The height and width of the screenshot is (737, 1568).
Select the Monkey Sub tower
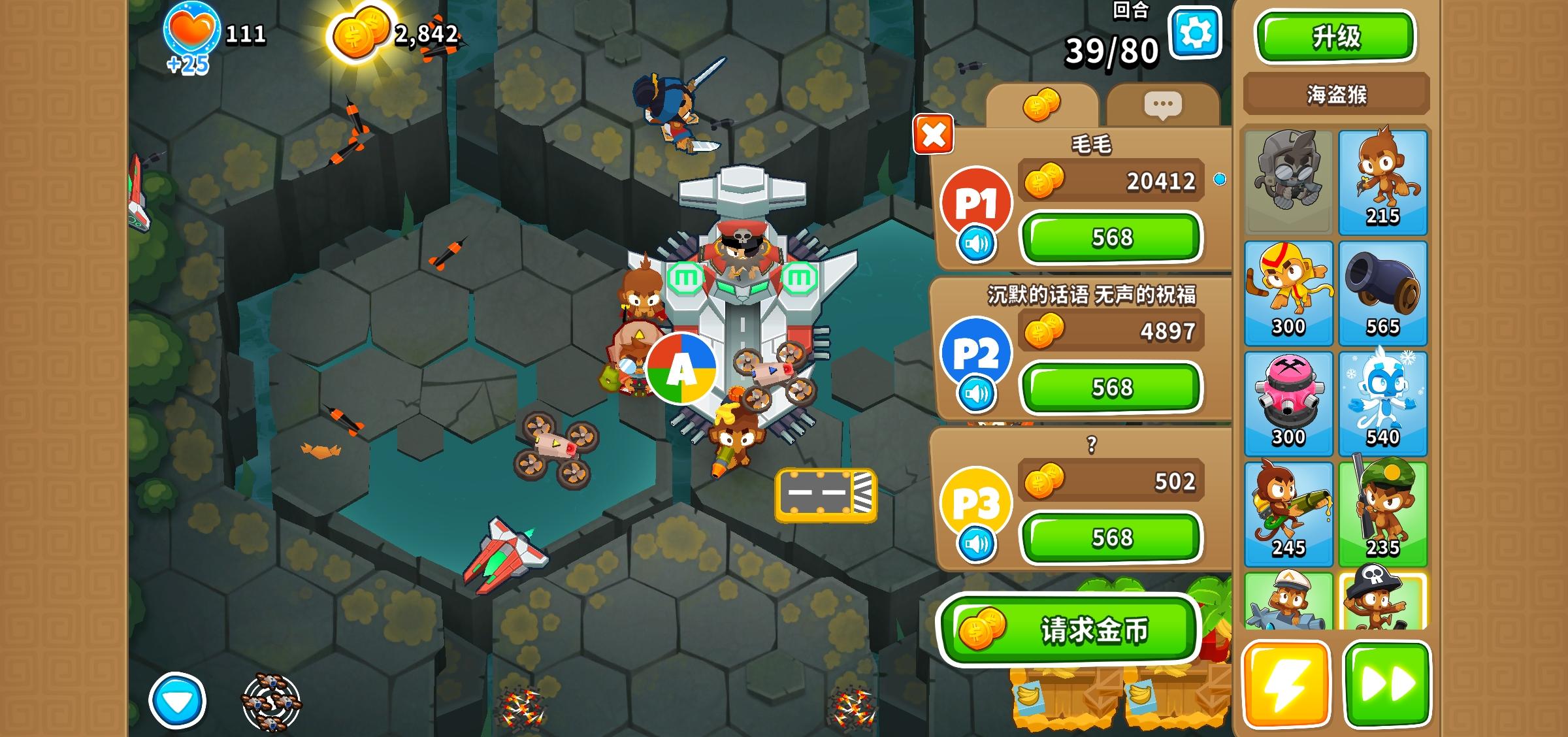1288,606
